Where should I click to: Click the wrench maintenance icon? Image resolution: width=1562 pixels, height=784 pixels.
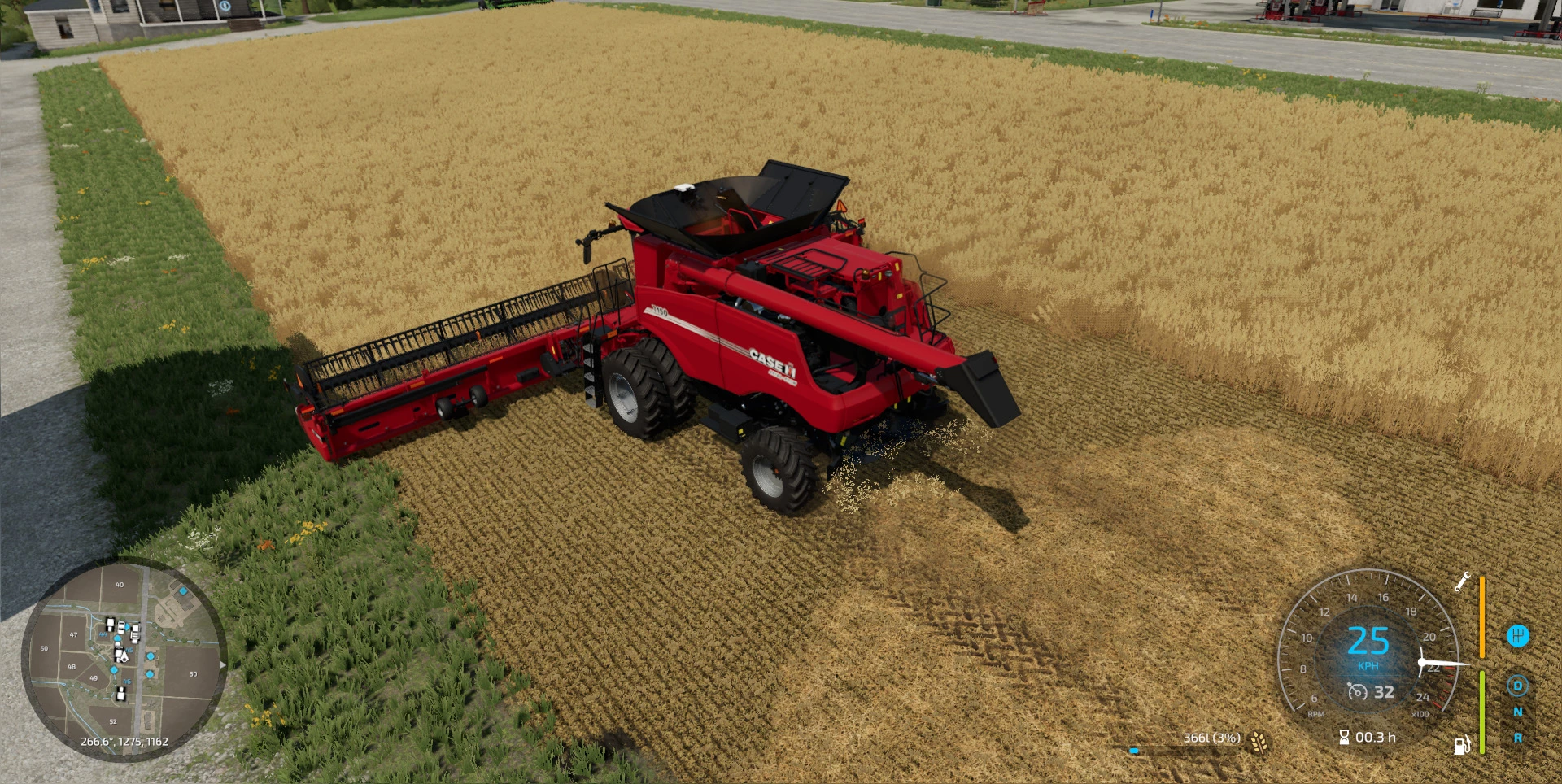click(1461, 582)
